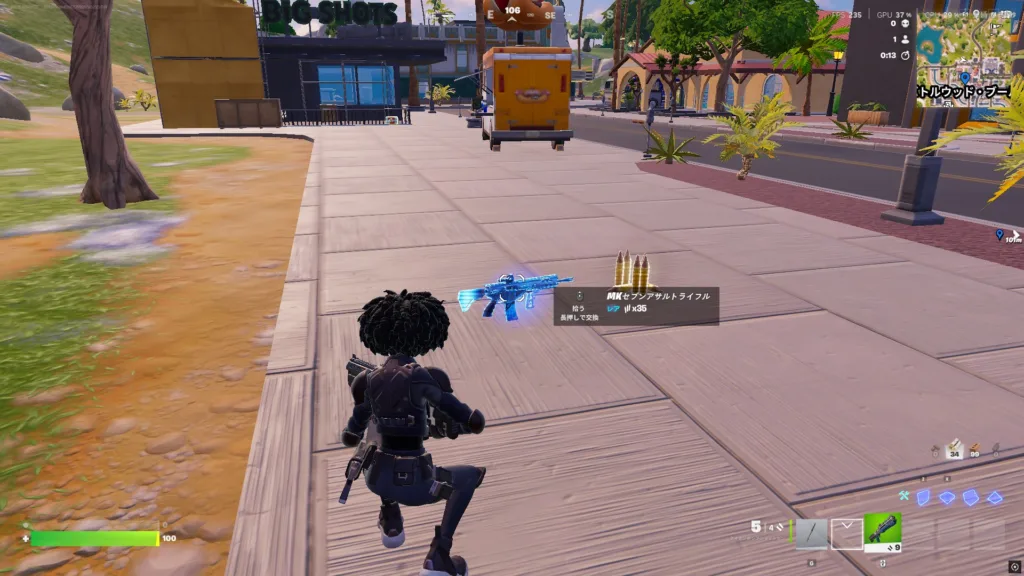Select the pickaxe slot in the hotbar
Viewport: 1024px width, 576px height.
[x=811, y=533]
